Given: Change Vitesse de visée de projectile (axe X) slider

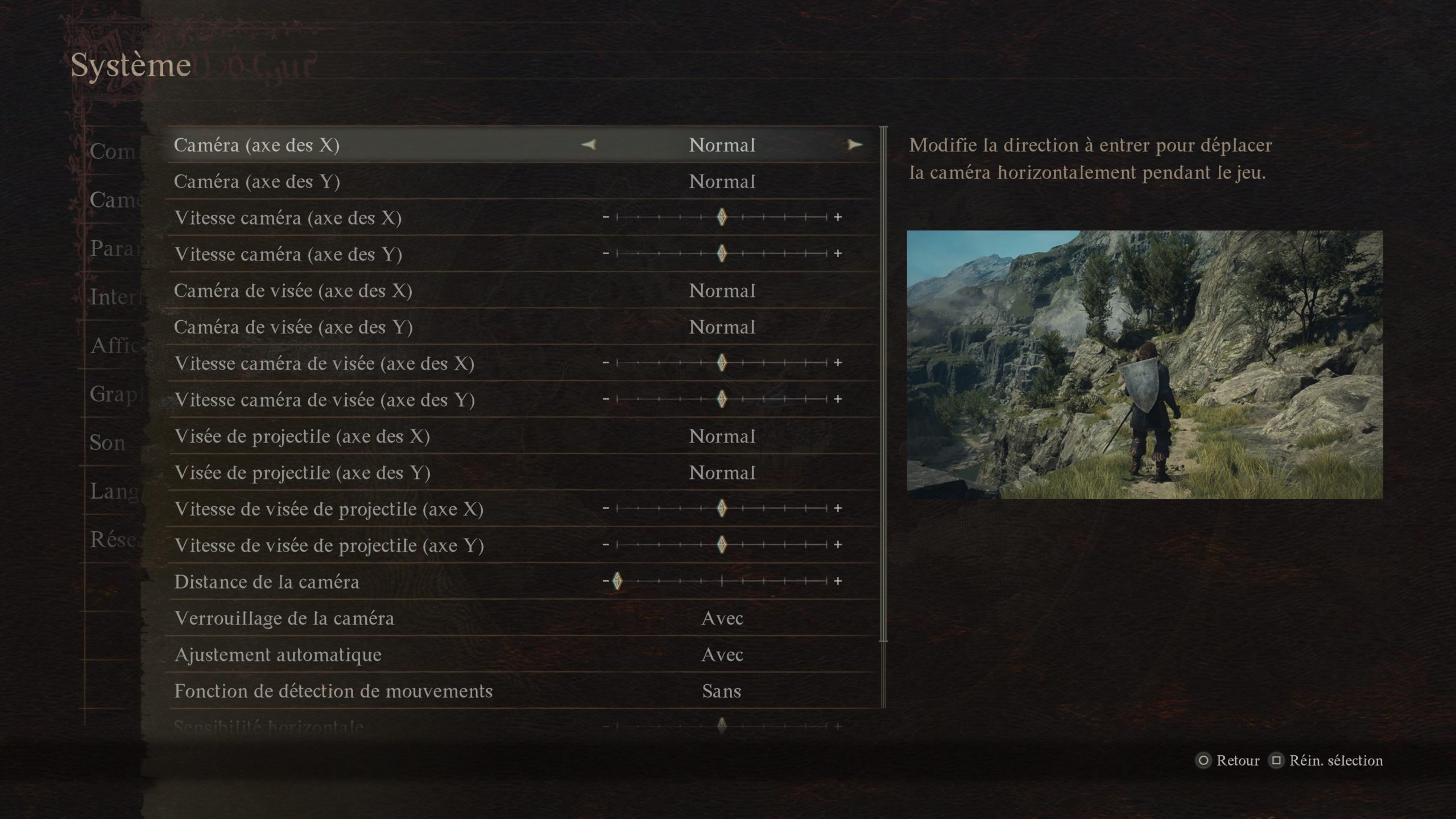Looking at the screenshot, I should 722,508.
